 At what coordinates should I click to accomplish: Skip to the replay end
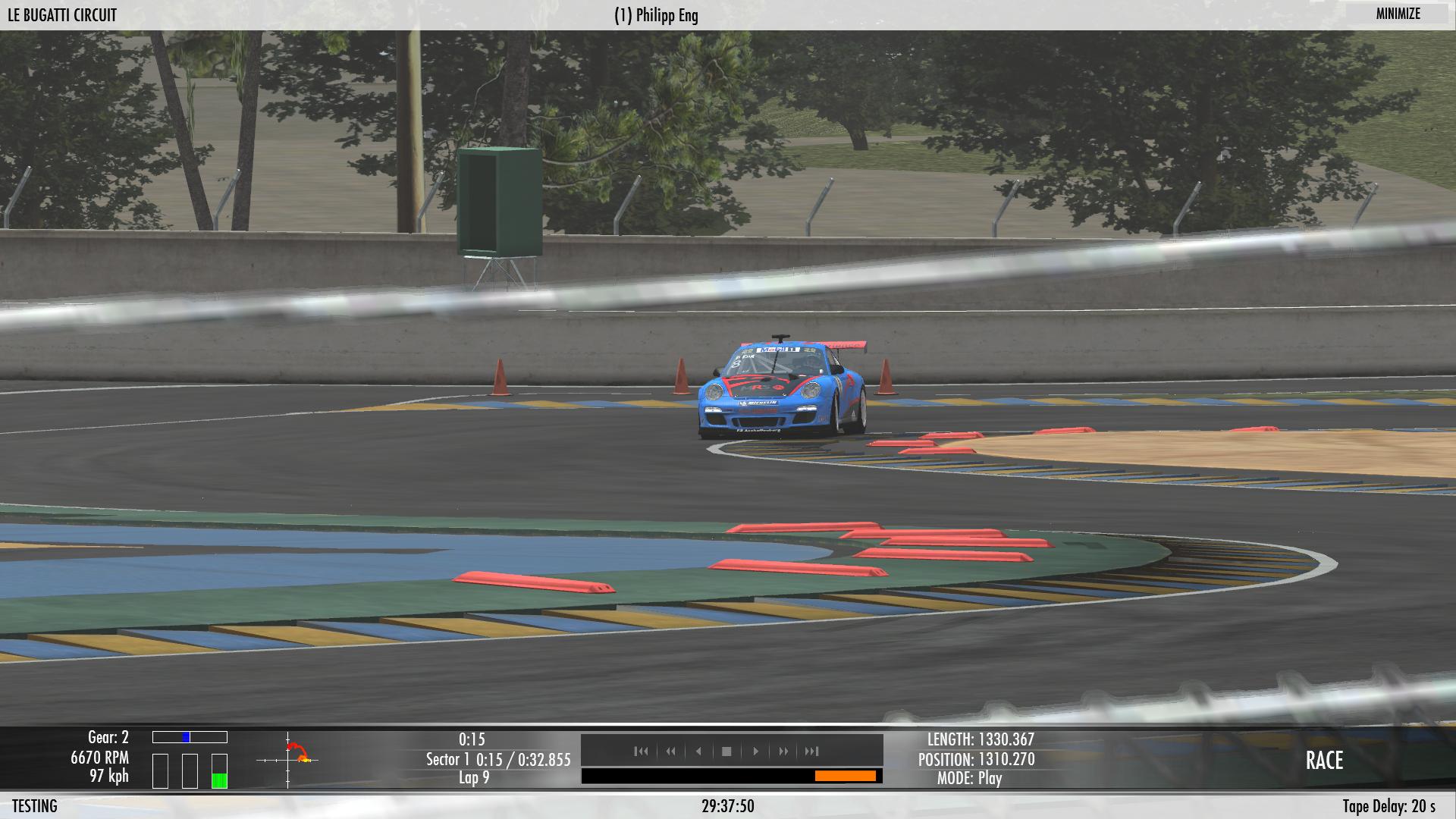(812, 752)
